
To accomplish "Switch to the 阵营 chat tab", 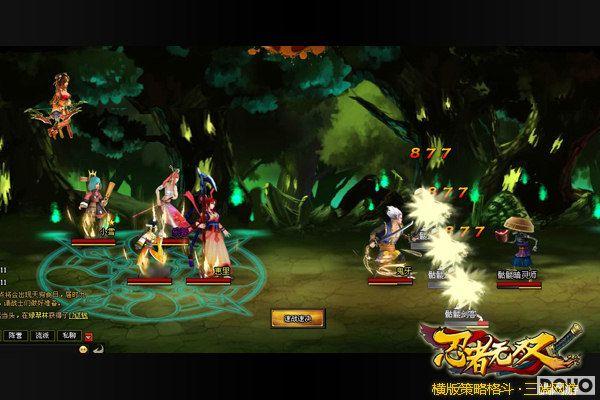I will (x=15, y=334).
